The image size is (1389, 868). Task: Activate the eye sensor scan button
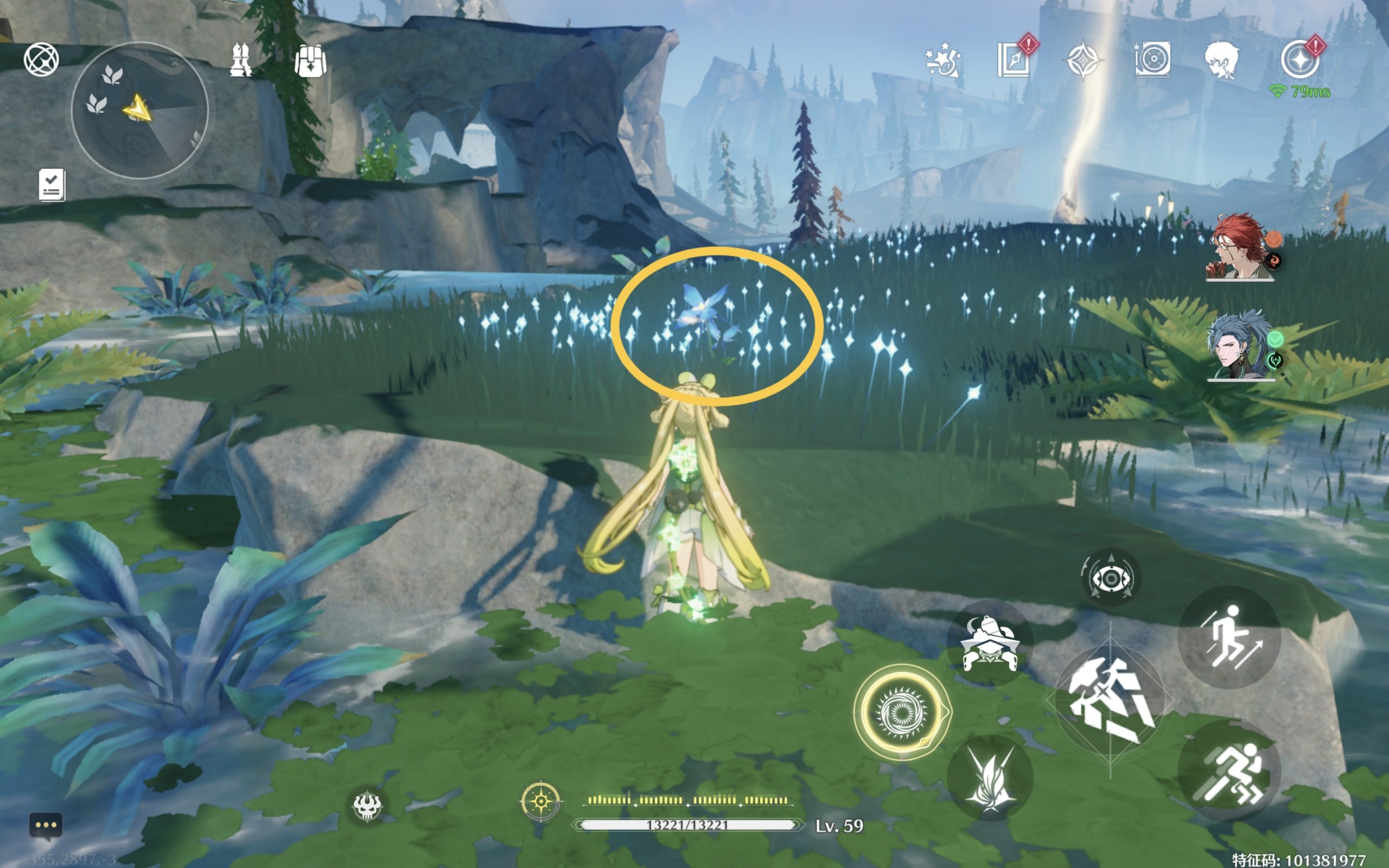(x=1110, y=578)
